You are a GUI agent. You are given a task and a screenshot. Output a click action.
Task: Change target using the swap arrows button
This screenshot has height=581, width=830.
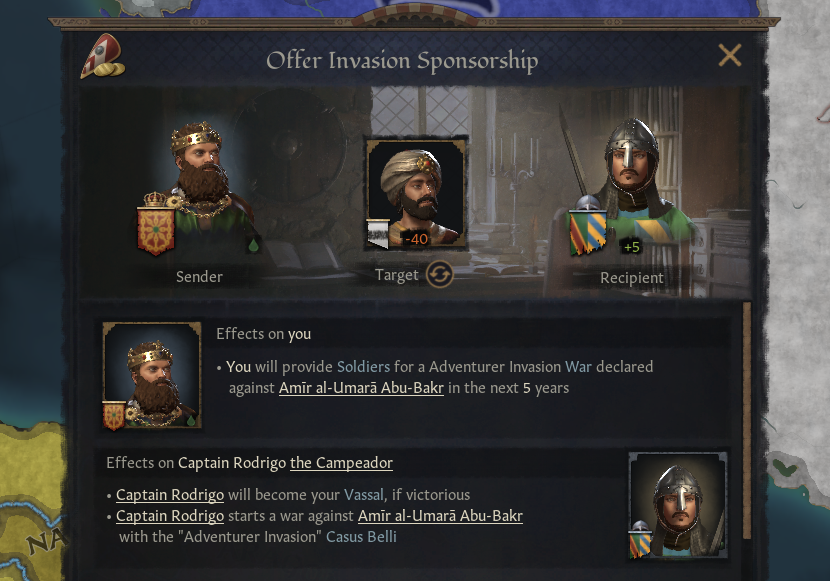coord(439,275)
